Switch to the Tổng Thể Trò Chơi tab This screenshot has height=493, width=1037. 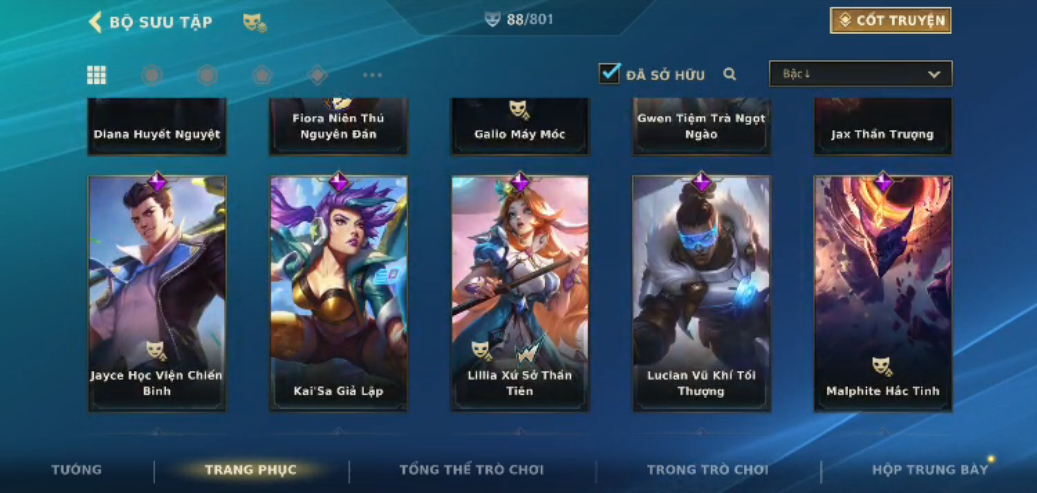[x=472, y=470]
